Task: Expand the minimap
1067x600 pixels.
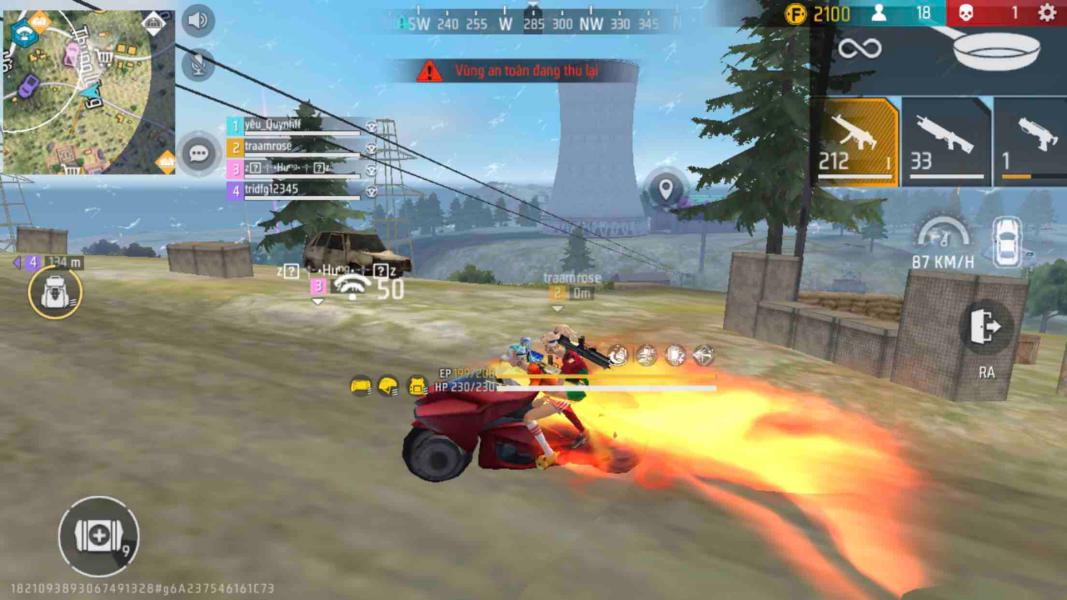Action: (88, 93)
